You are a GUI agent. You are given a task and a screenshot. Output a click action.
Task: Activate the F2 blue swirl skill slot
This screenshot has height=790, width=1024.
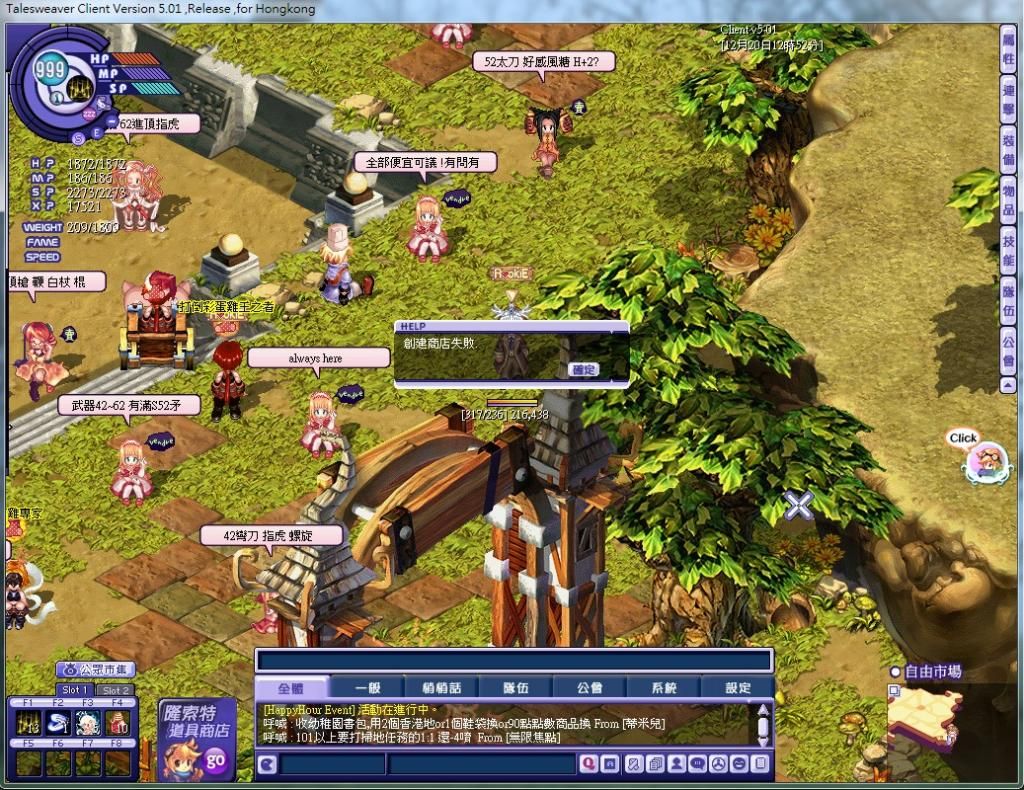point(59,723)
